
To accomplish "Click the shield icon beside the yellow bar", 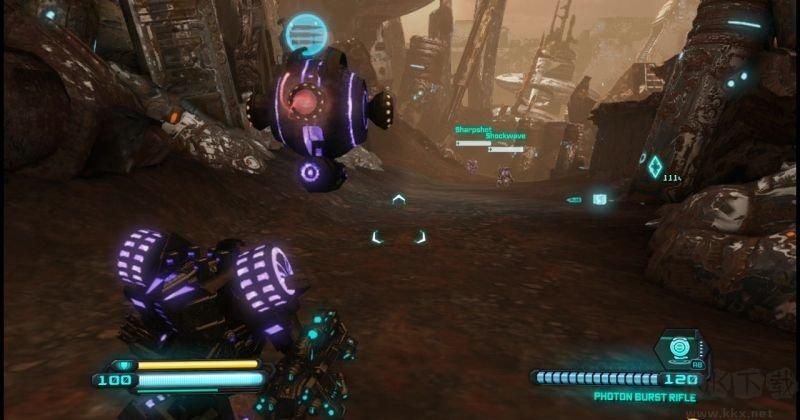I will tap(123, 365).
